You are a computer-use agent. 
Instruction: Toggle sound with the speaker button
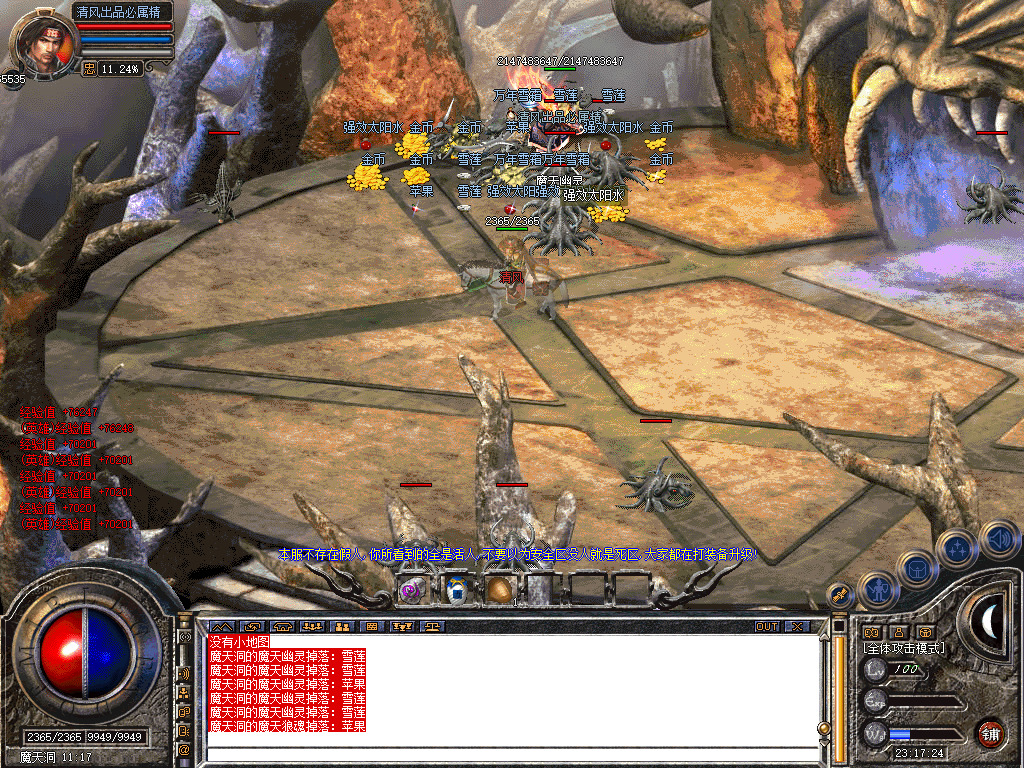[998, 537]
